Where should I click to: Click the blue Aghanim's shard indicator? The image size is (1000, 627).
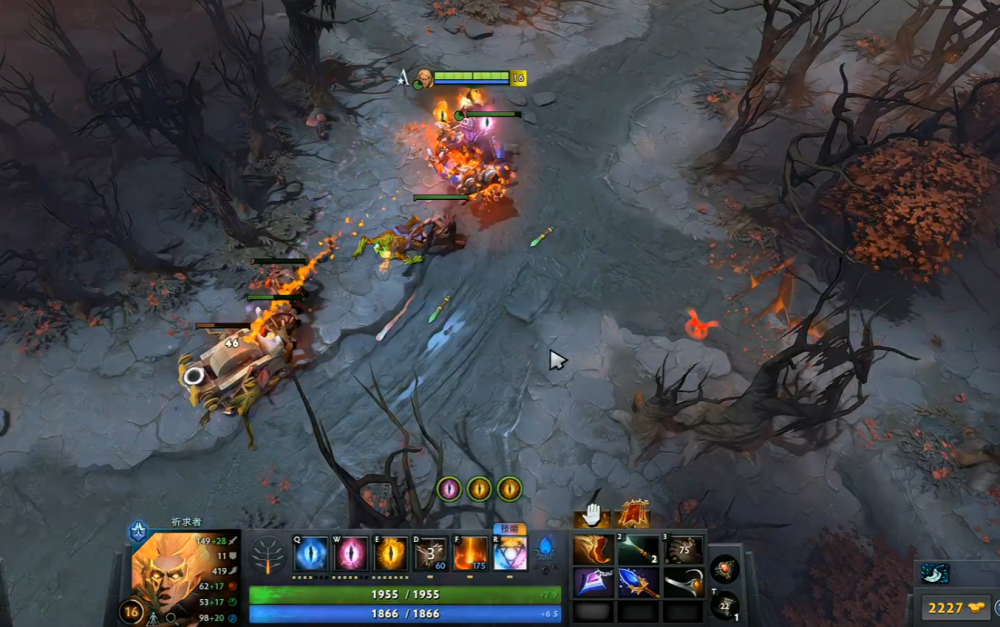click(546, 548)
